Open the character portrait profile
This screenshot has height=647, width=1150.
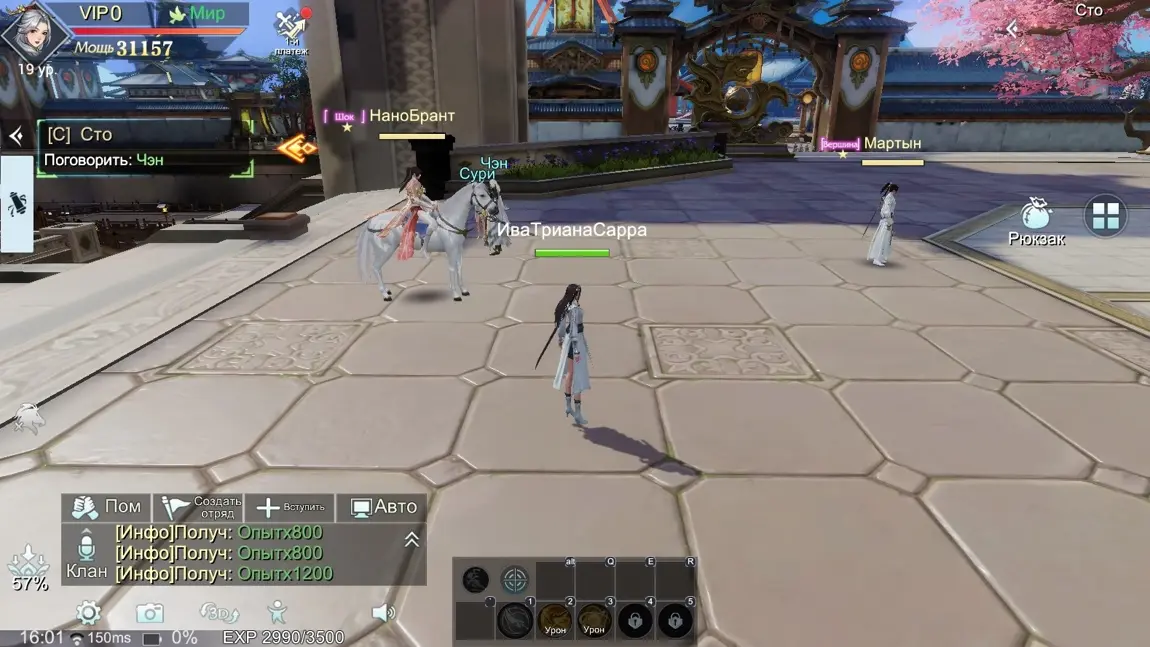pos(34,35)
